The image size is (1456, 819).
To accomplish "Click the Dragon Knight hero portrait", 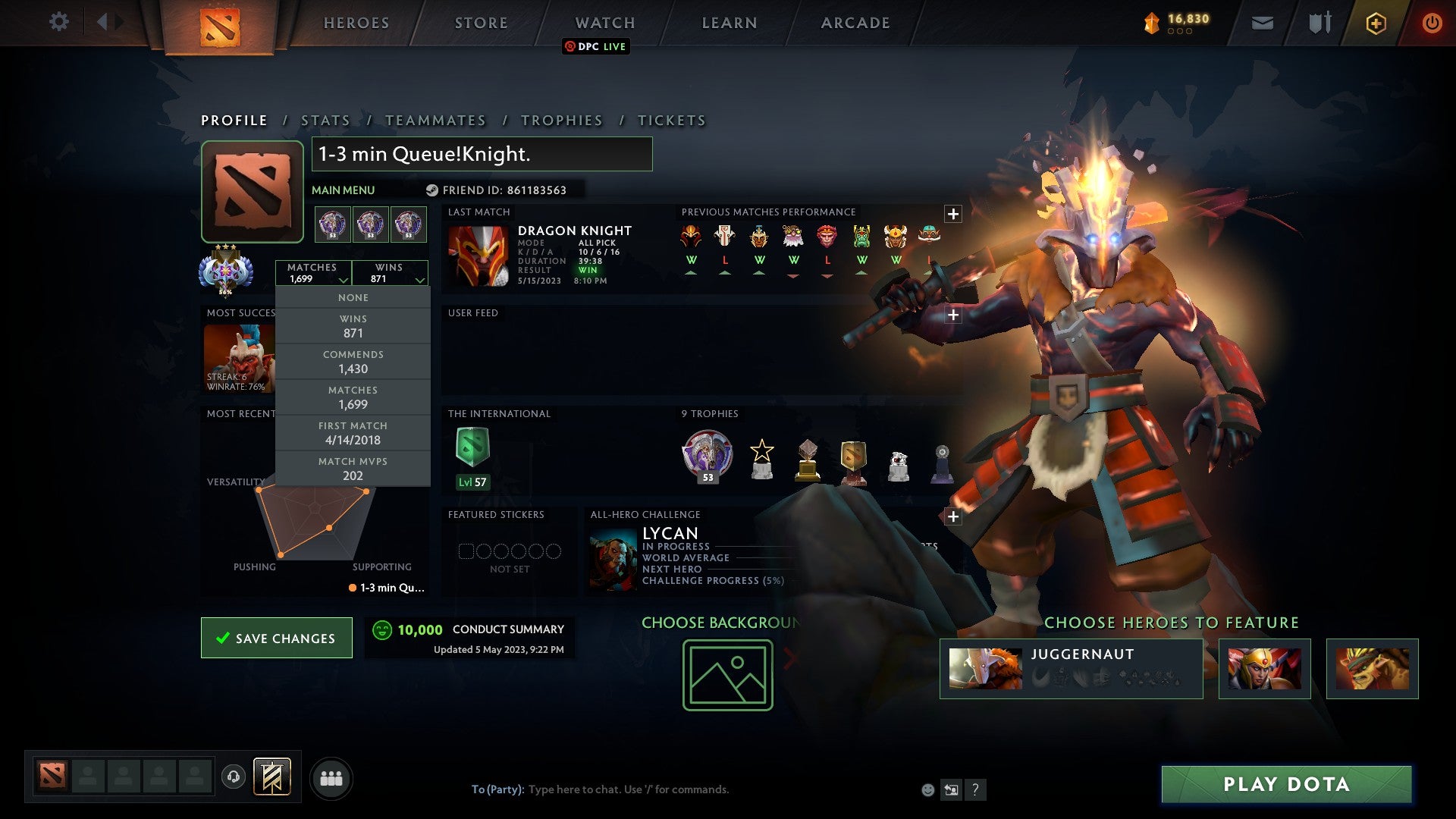I will coord(480,254).
